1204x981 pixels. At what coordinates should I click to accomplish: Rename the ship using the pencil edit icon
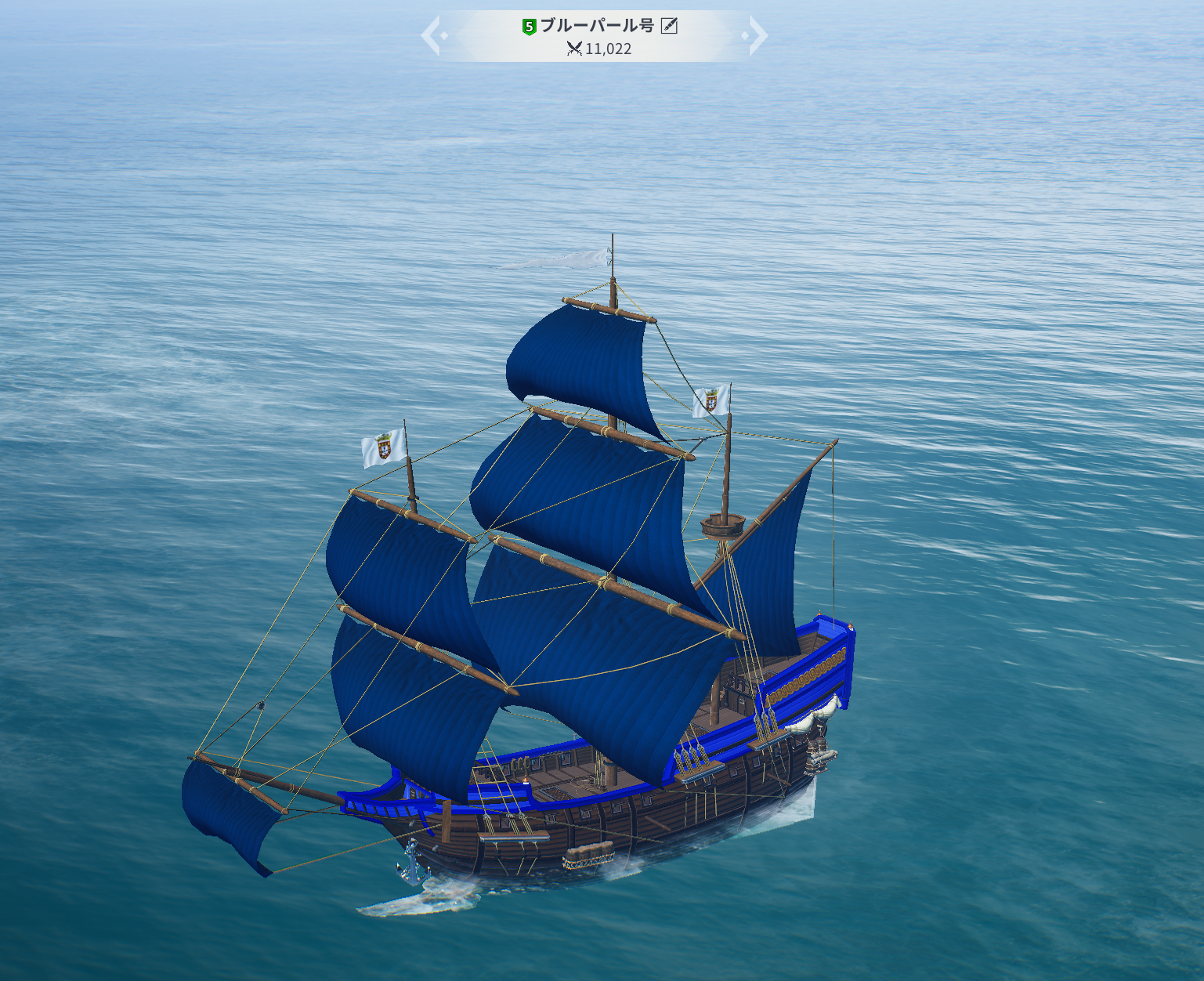click(669, 26)
